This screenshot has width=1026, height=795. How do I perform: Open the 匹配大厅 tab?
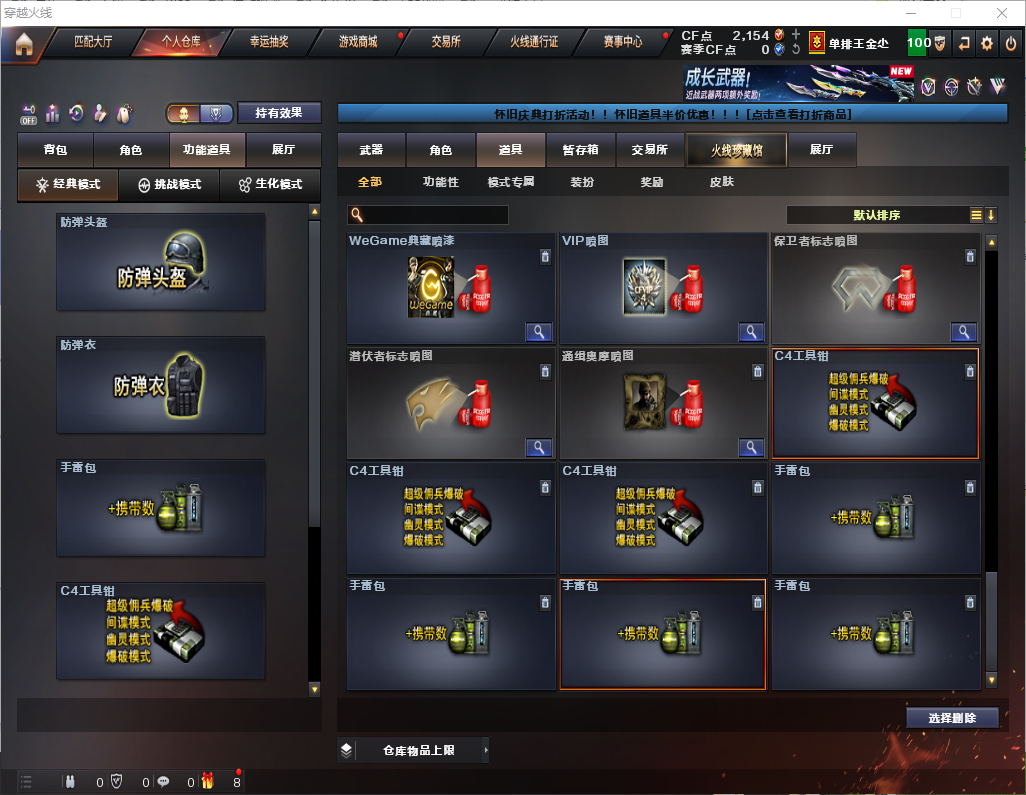tap(95, 42)
